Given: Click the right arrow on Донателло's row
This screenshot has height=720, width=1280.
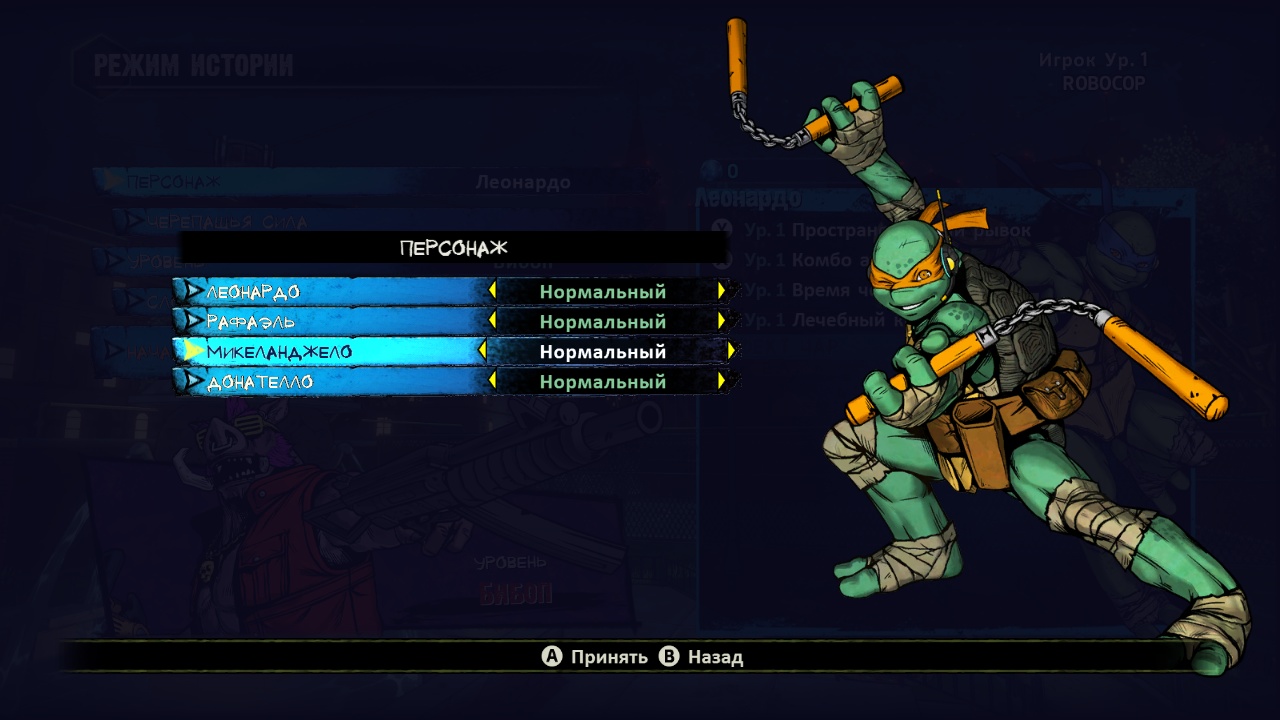Looking at the screenshot, I should pos(722,382).
